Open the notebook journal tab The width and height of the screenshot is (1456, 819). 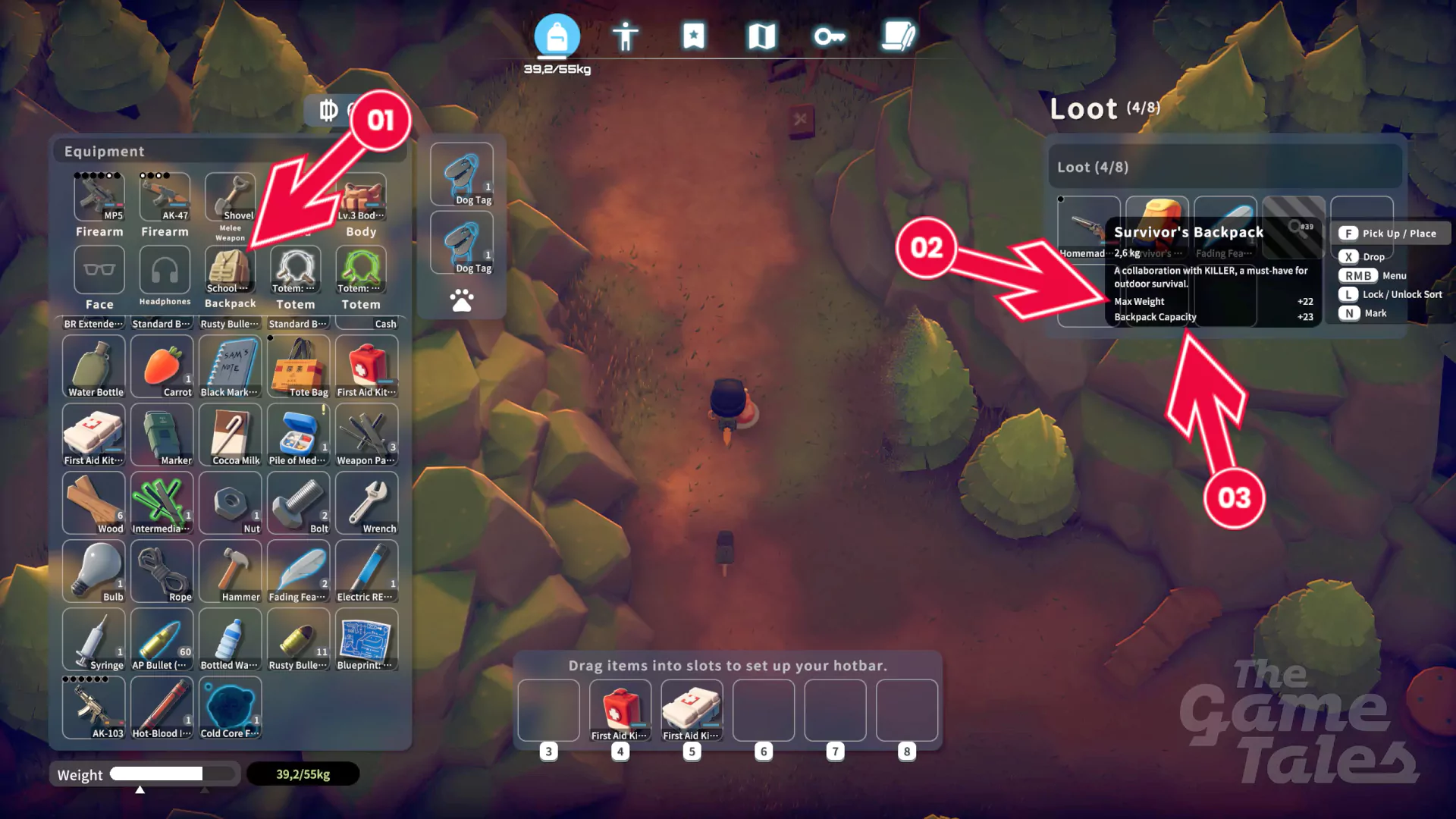899,36
